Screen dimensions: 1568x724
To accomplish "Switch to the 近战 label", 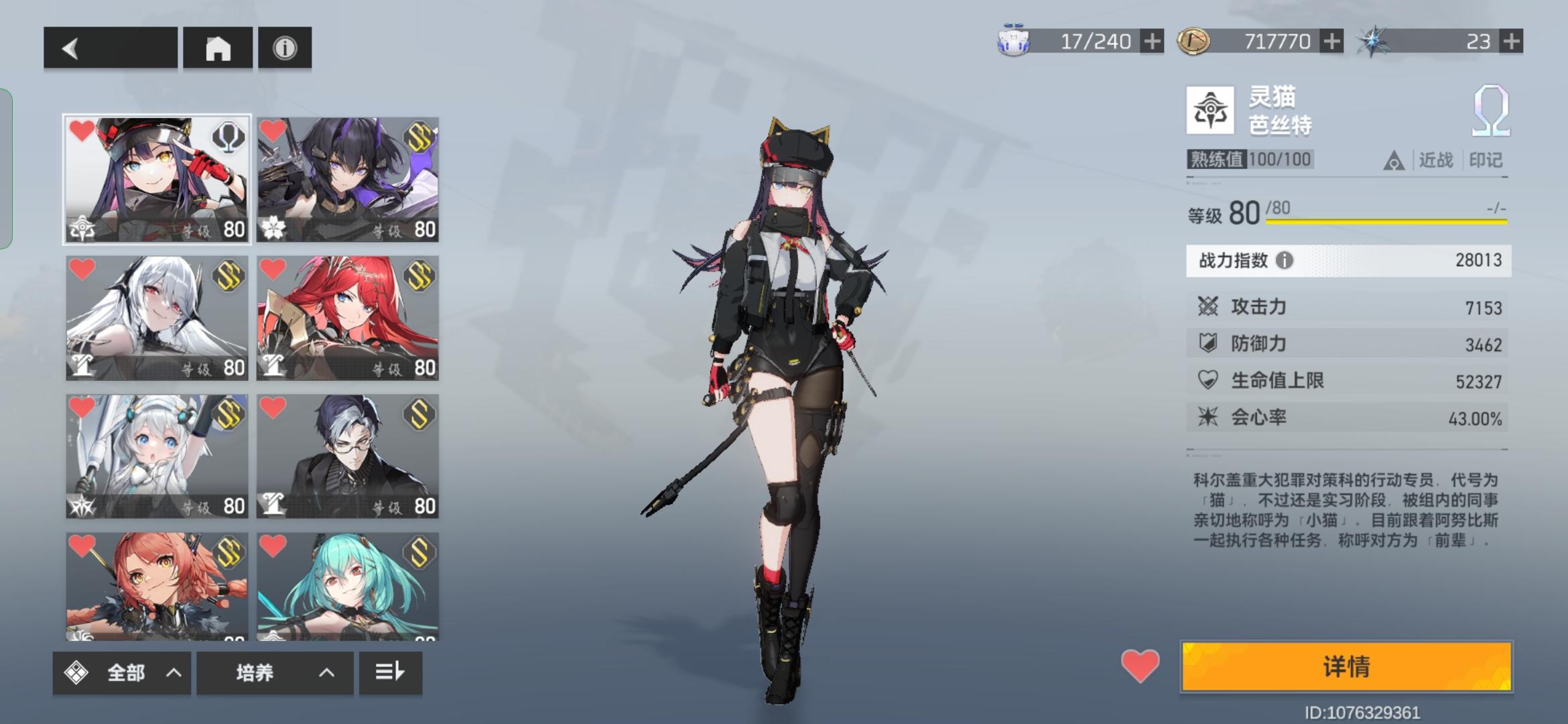I will (x=1437, y=160).
